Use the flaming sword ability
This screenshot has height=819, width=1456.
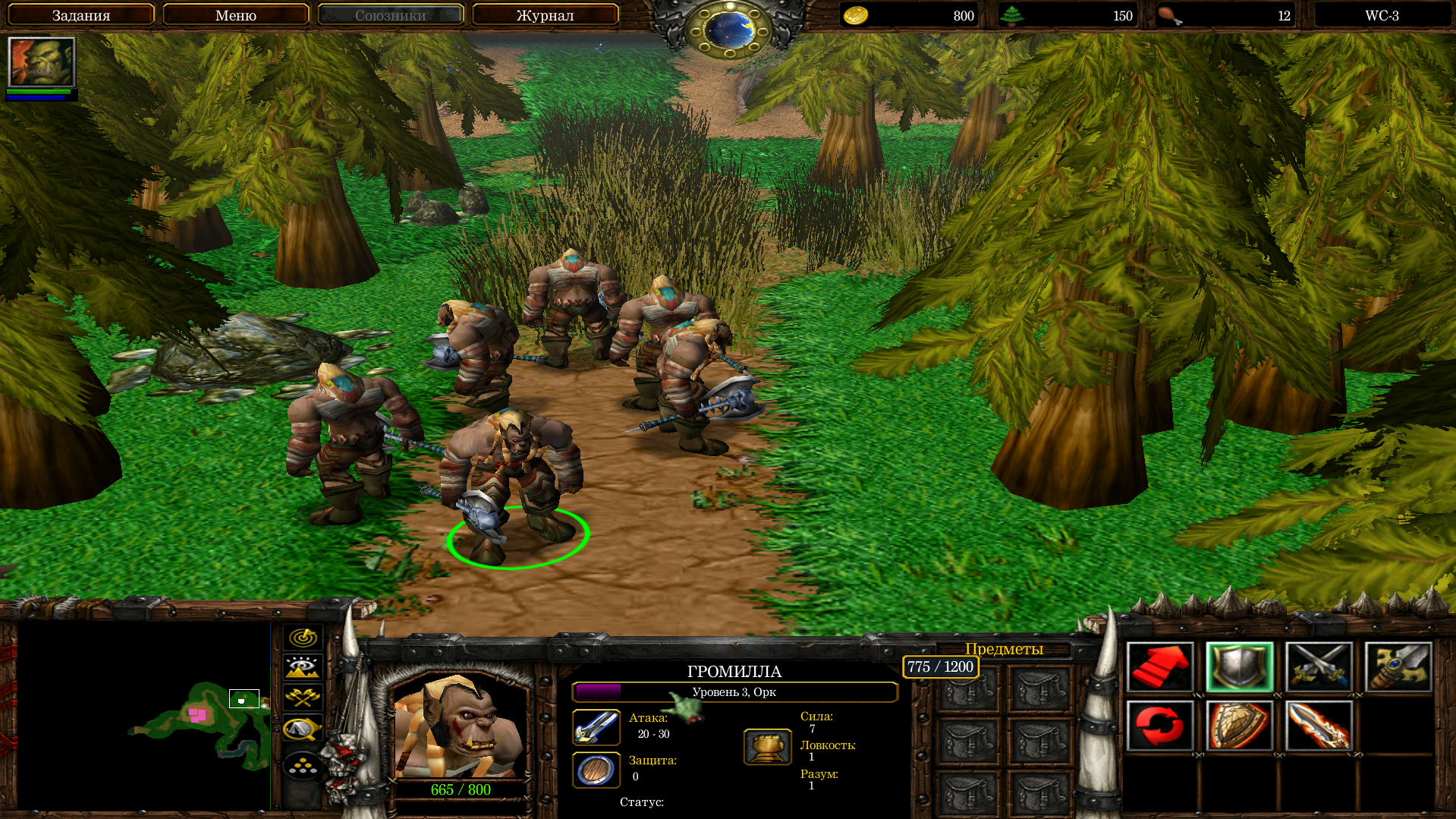click(1319, 726)
